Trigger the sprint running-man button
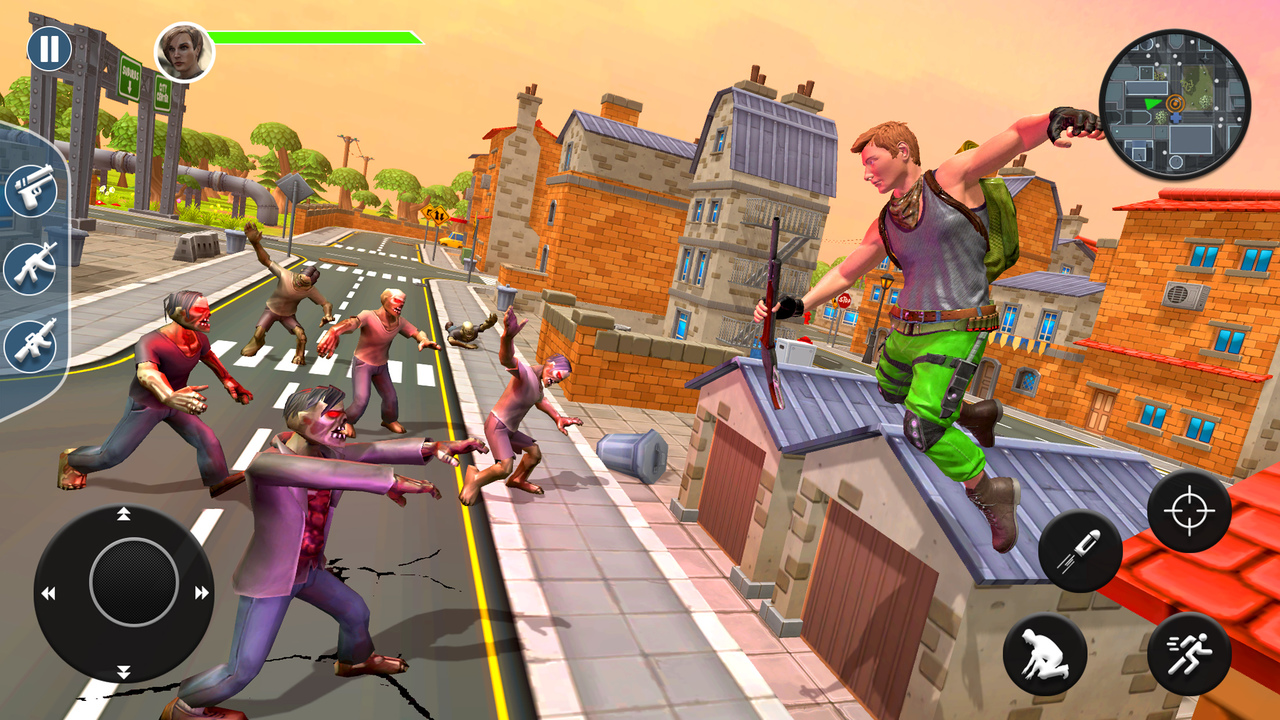Image resolution: width=1280 pixels, height=720 pixels. 1189,654
